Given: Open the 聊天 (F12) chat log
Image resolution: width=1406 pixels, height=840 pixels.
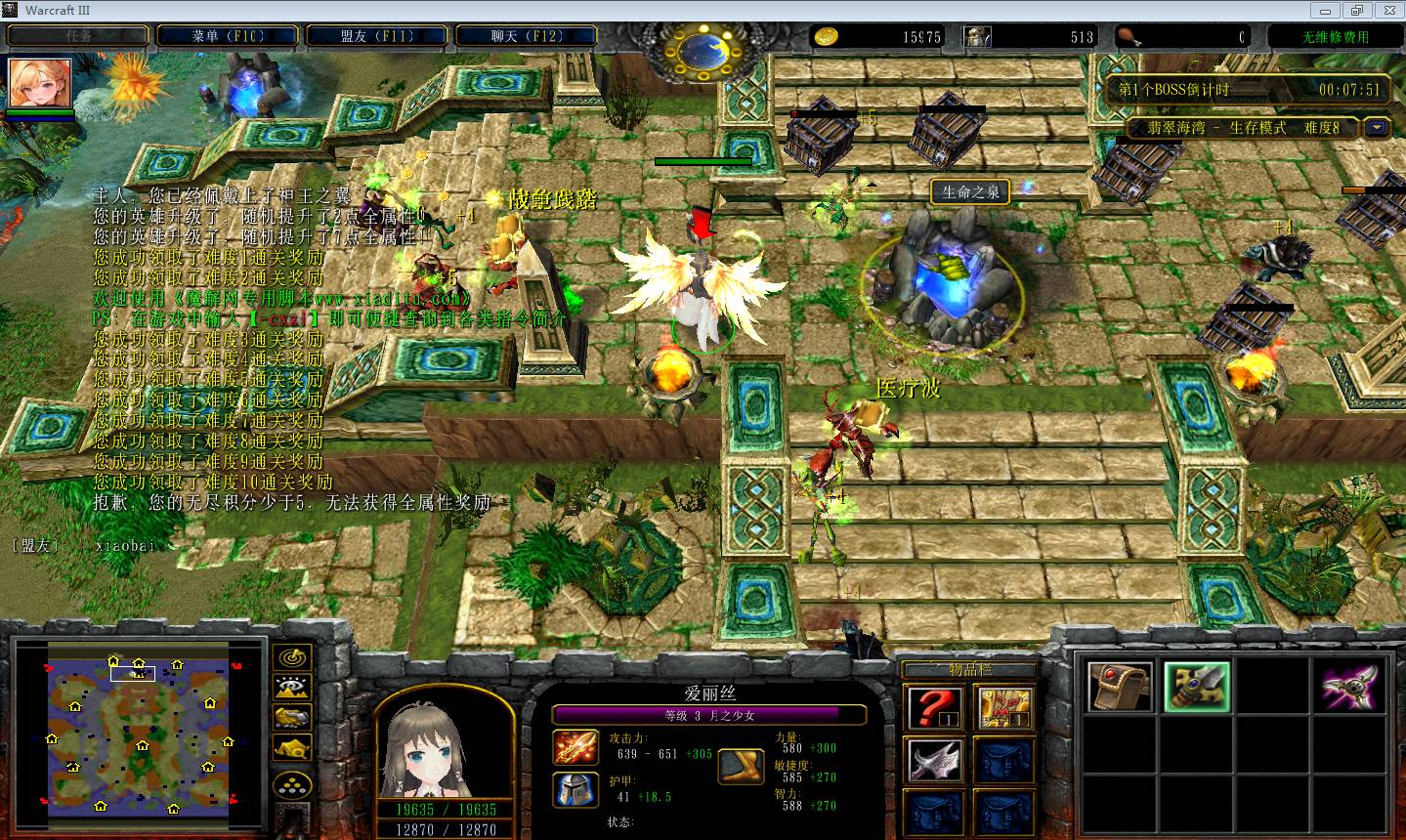Looking at the screenshot, I should coord(527,36).
